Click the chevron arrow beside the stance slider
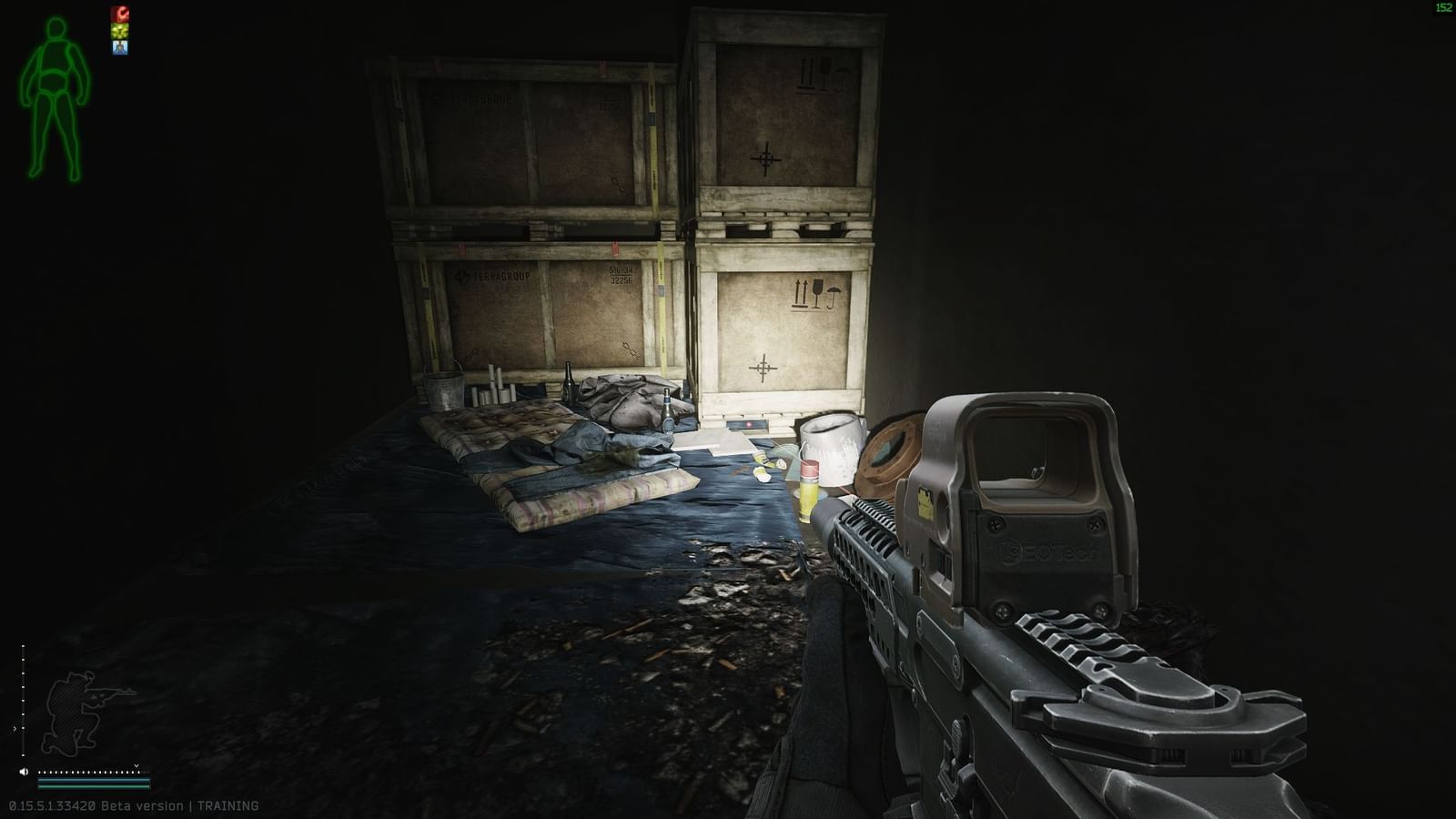 pyautogui.click(x=15, y=728)
